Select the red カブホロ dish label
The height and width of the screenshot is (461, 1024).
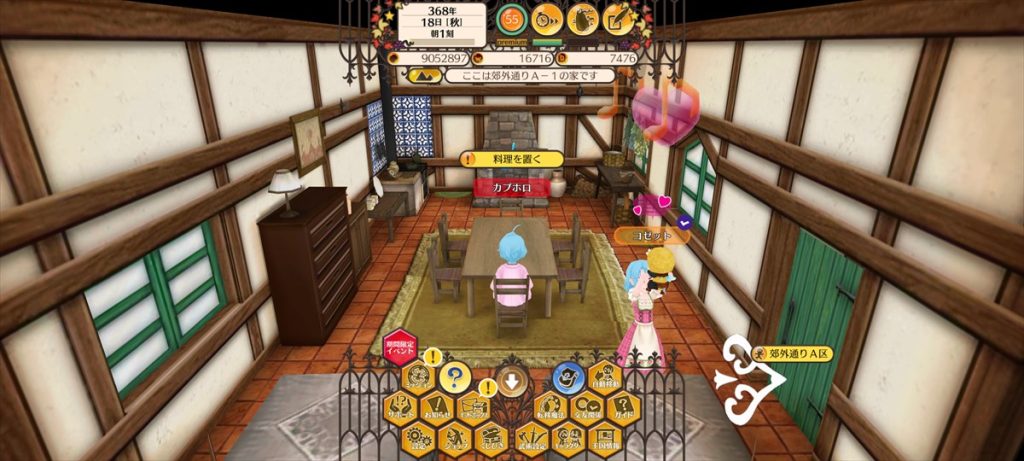(512, 187)
